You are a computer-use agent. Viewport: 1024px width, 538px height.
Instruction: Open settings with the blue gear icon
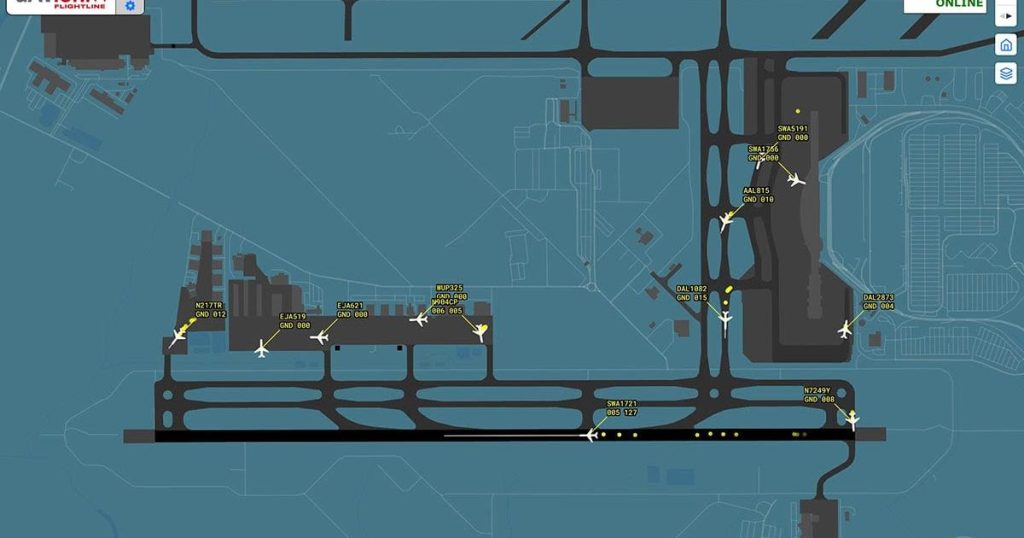[x=130, y=6]
